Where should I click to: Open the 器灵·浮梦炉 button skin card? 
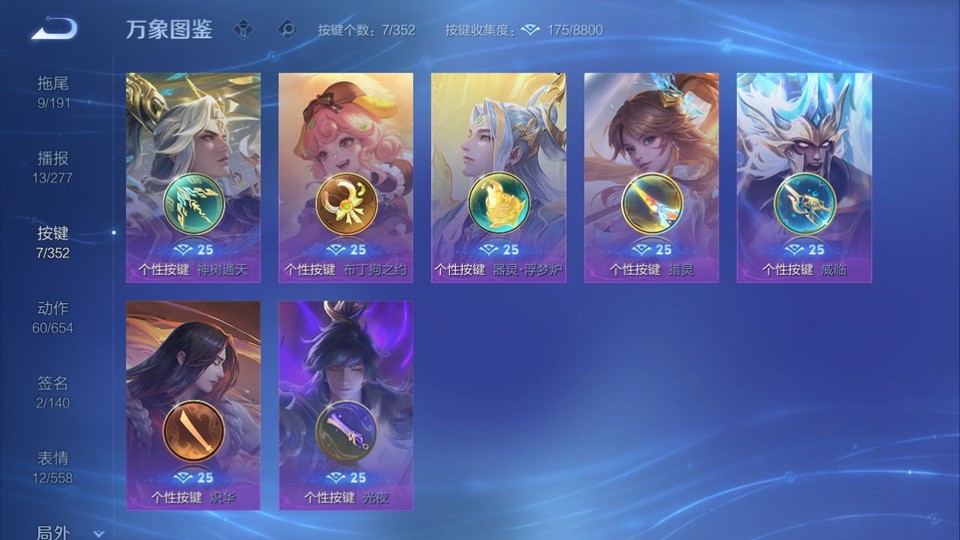click(498, 177)
